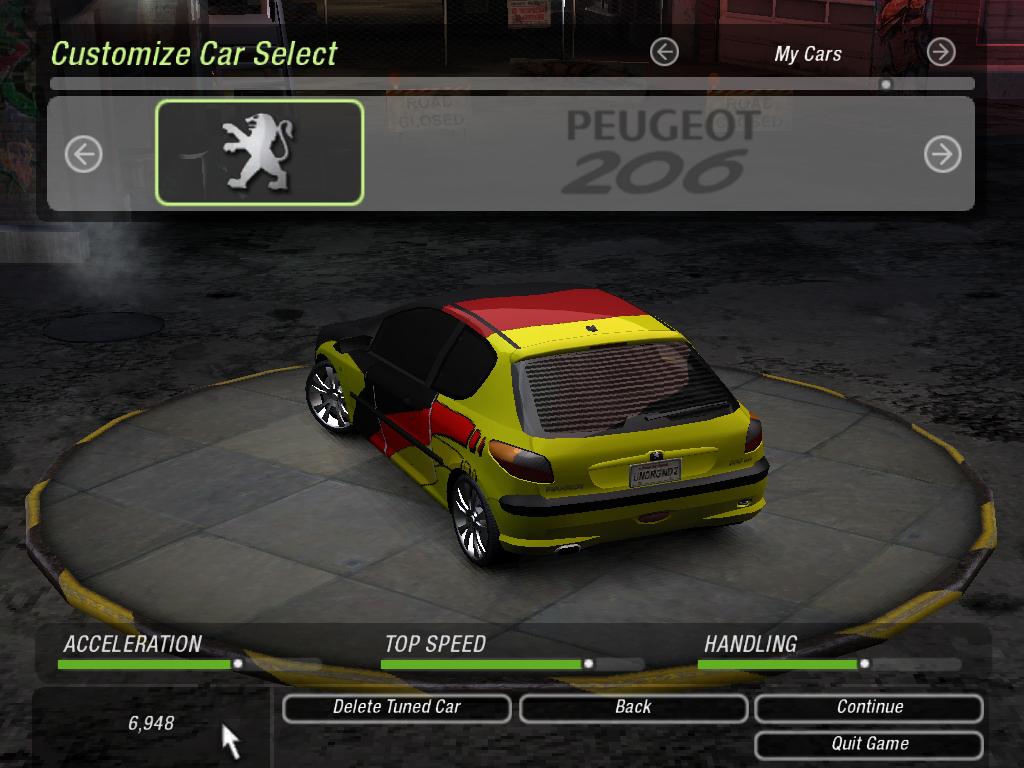Viewport: 1024px width, 768px height.
Task: Show the previous car in the list
Action: pos(84,154)
